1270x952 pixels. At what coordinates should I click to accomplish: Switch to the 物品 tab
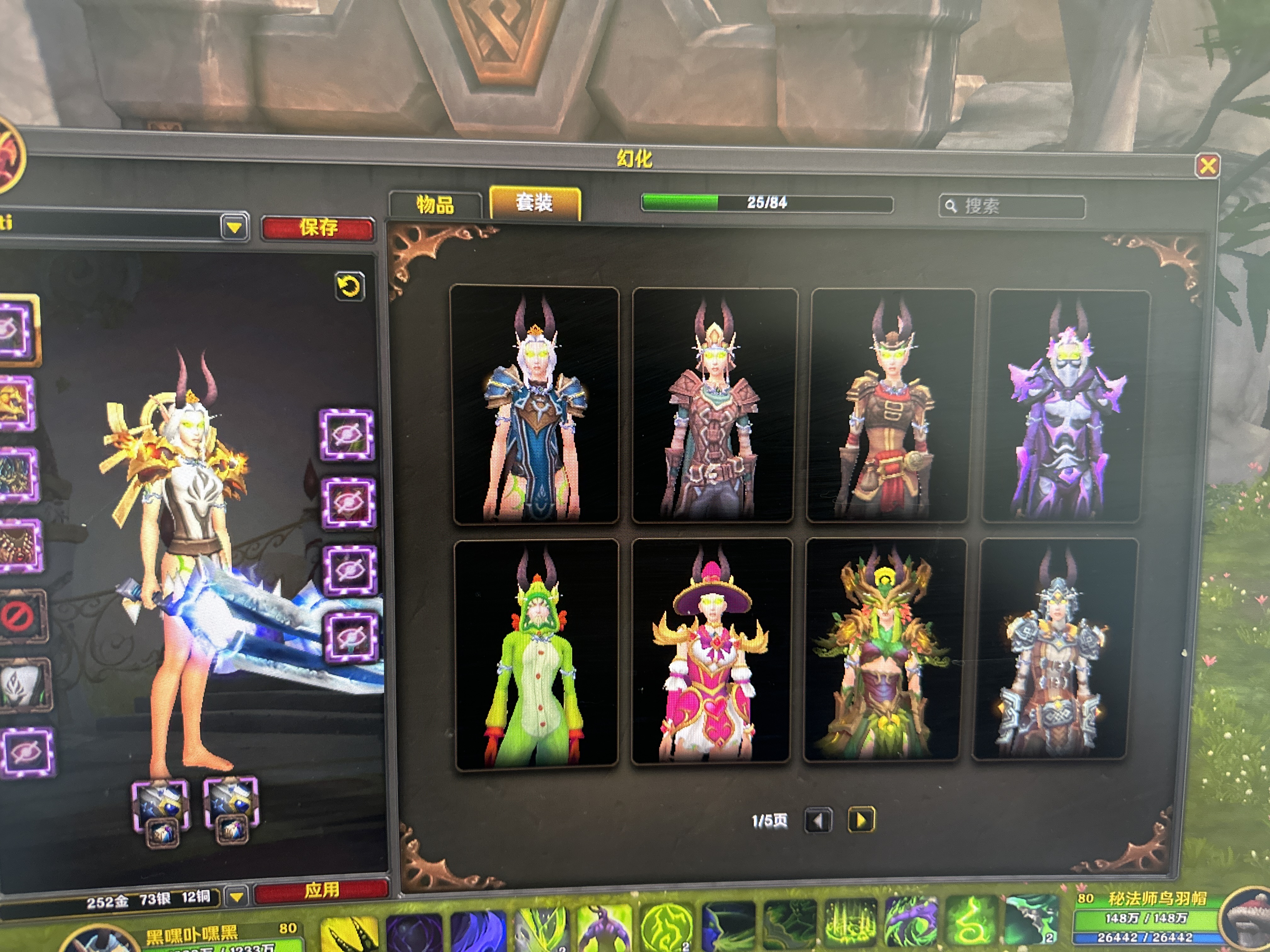(x=435, y=205)
